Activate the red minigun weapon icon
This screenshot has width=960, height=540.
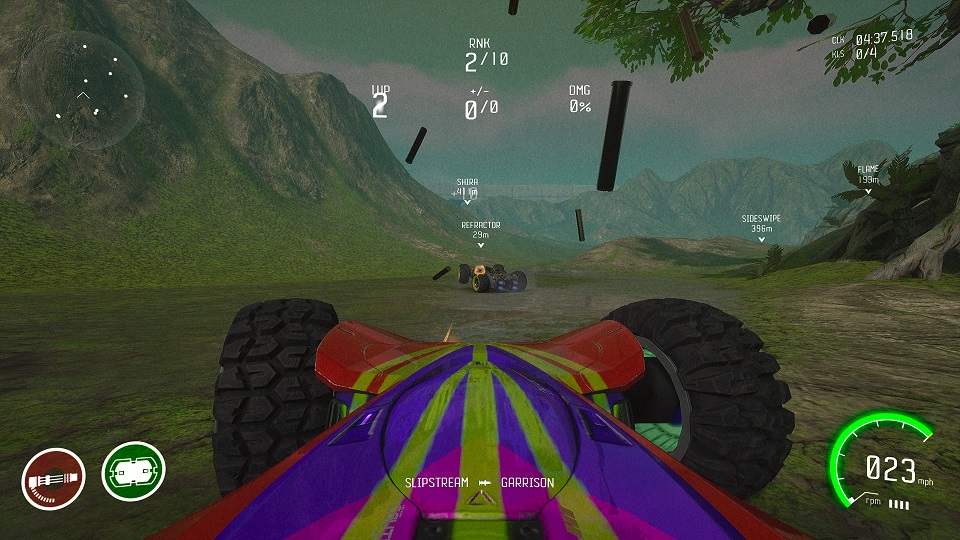(x=54, y=479)
